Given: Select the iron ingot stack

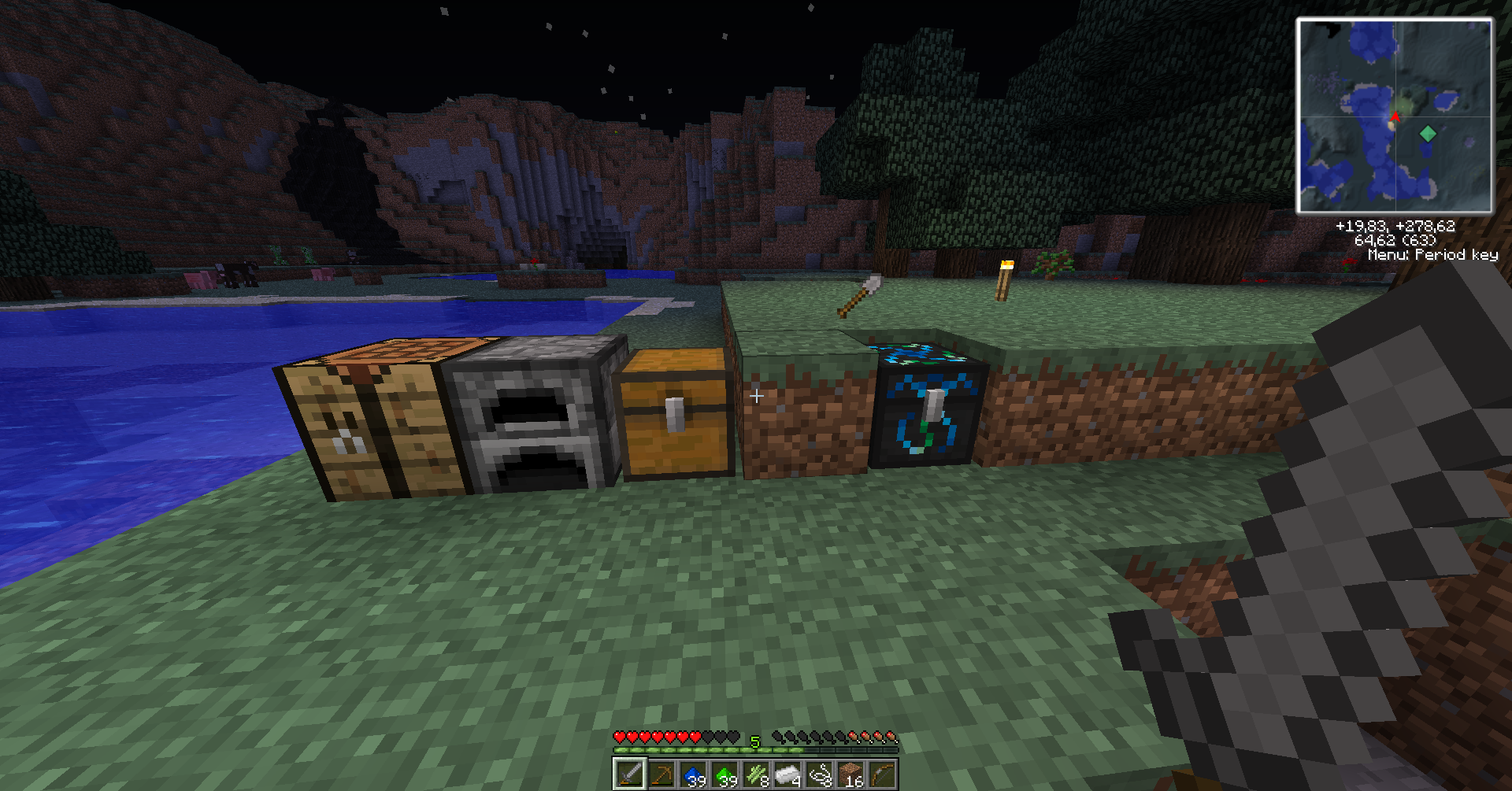Looking at the screenshot, I should pyautogui.click(x=787, y=774).
